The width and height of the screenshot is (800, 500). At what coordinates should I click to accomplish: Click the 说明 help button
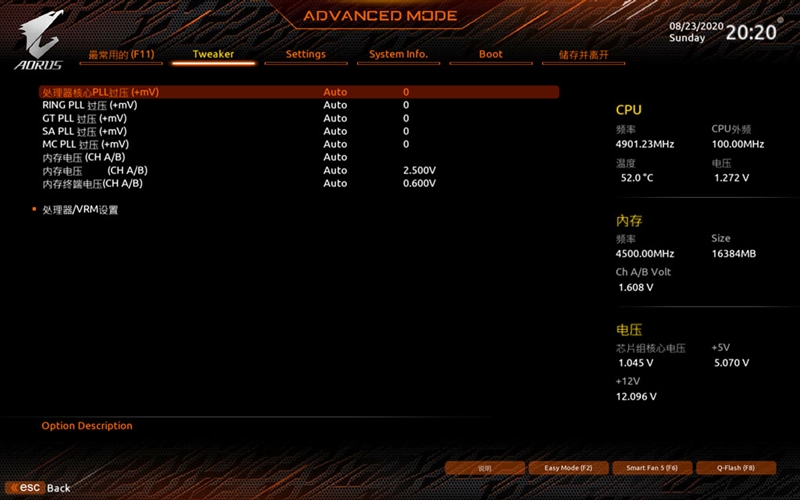pos(485,468)
